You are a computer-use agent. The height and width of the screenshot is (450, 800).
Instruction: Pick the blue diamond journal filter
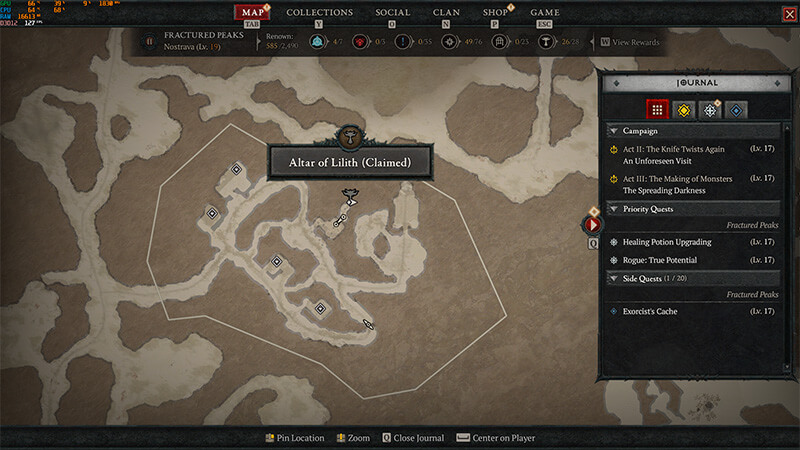click(x=735, y=109)
